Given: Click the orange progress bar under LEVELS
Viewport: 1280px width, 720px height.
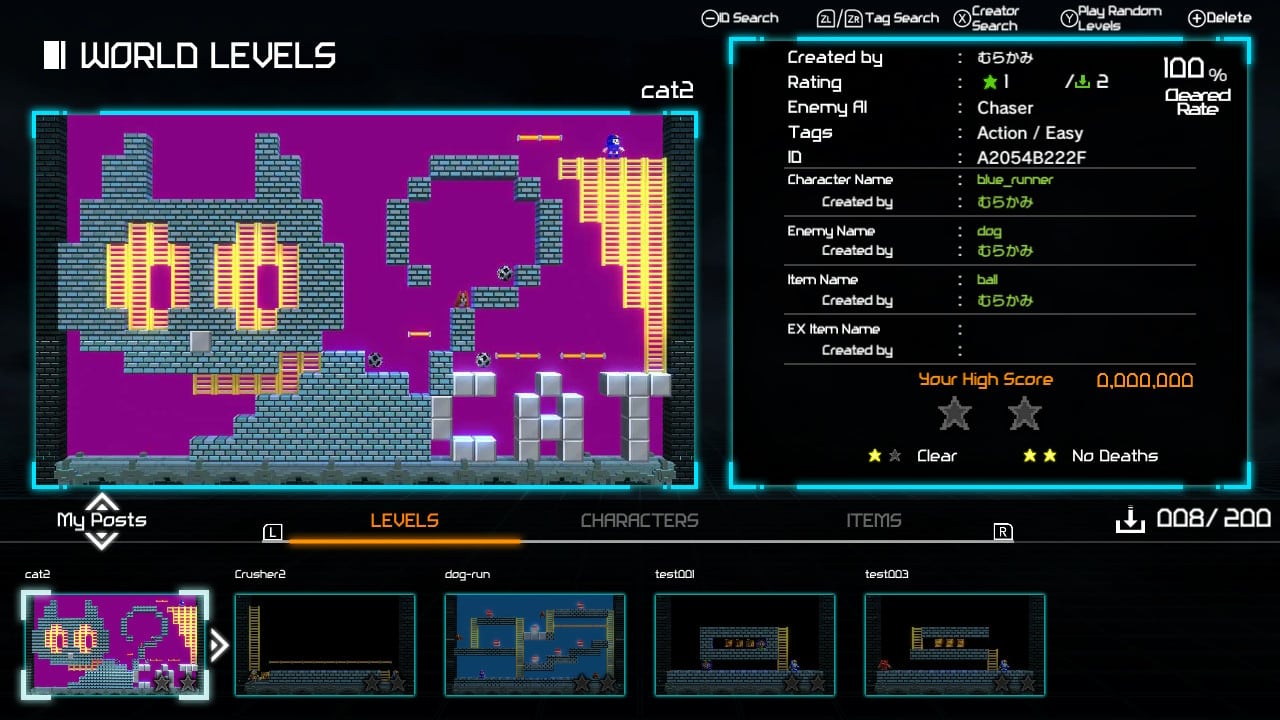Looking at the screenshot, I should tap(405, 541).
